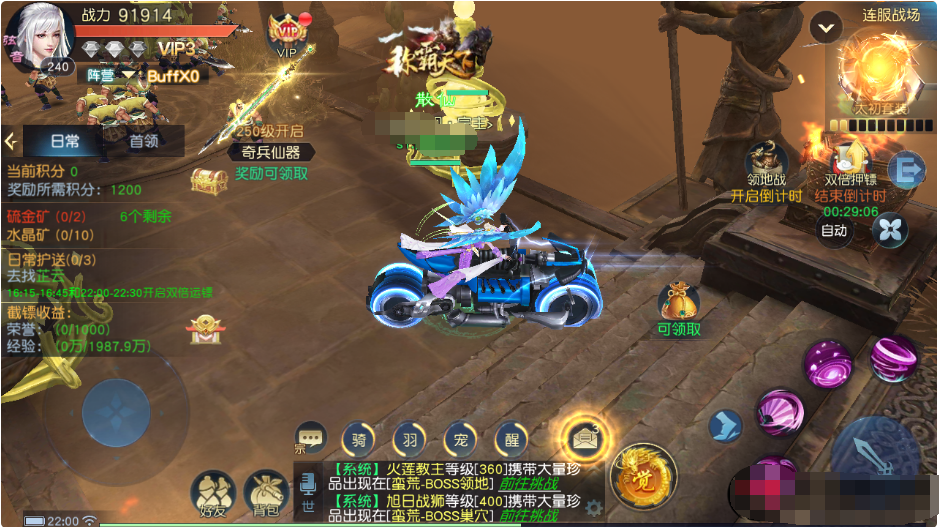This screenshot has height=527, width=939.
Task: Open chat settings gear icon
Action: (595, 507)
